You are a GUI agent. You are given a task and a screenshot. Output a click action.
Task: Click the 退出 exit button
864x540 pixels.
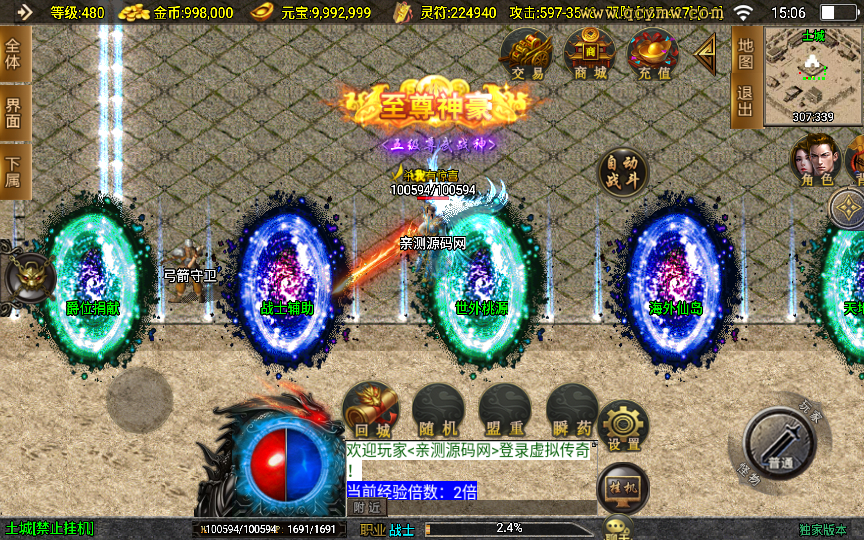(x=745, y=102)
